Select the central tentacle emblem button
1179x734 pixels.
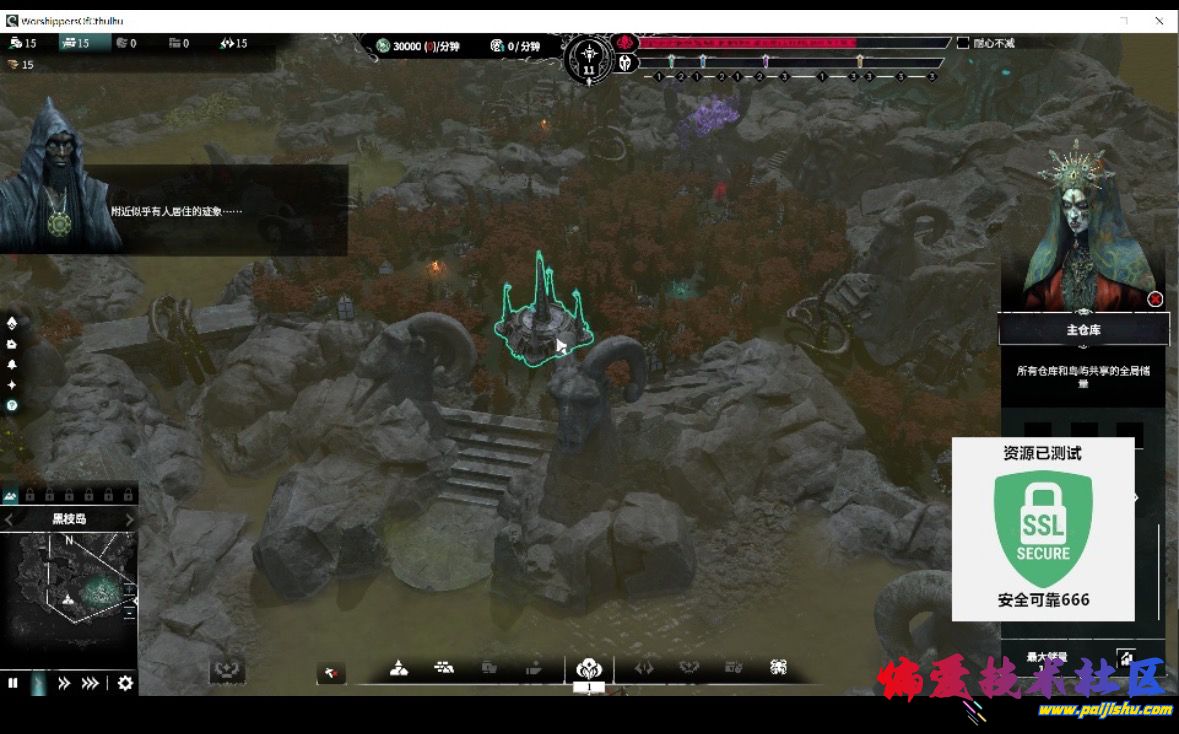point(588,668)
